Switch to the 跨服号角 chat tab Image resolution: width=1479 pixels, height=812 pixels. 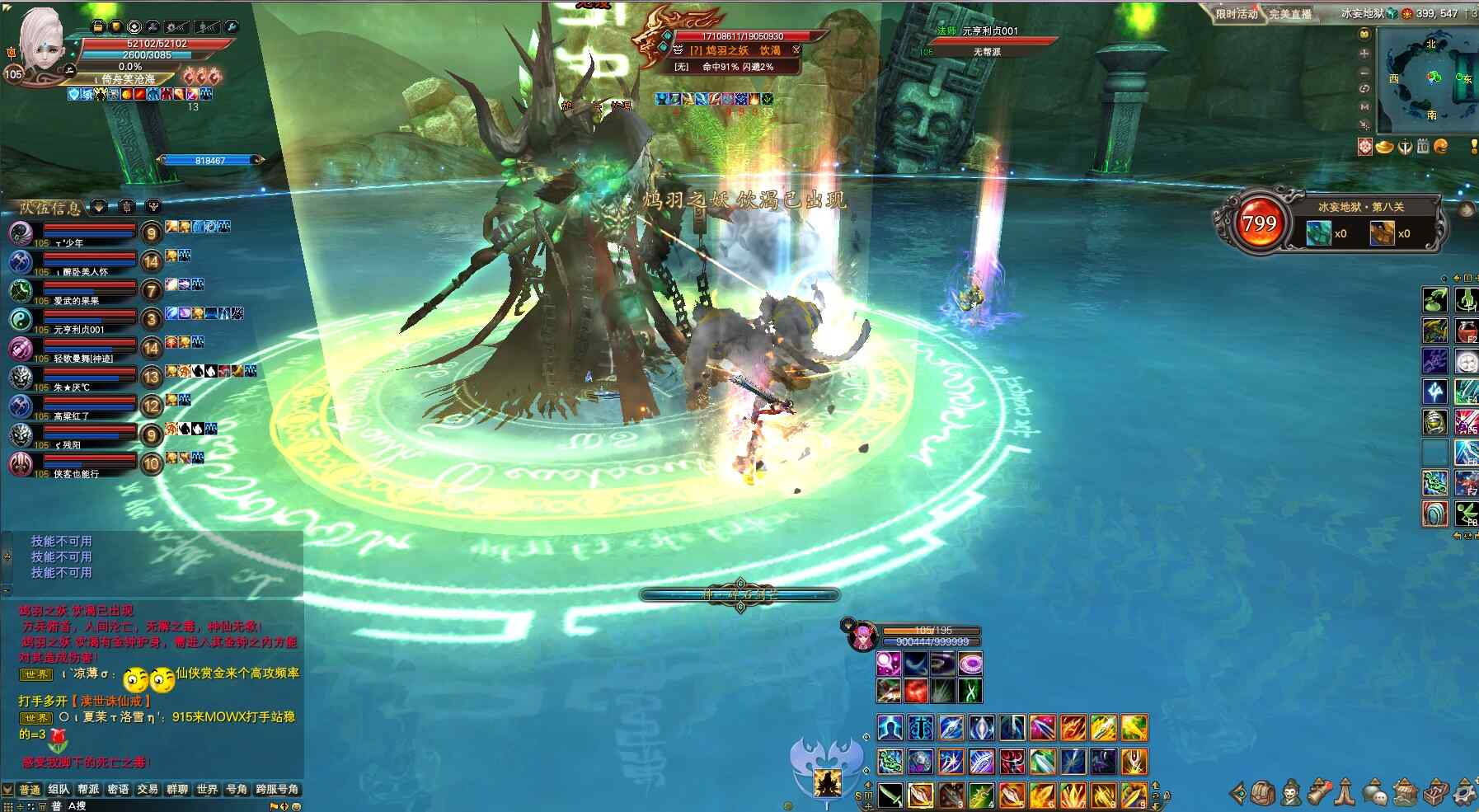[277, 789]
